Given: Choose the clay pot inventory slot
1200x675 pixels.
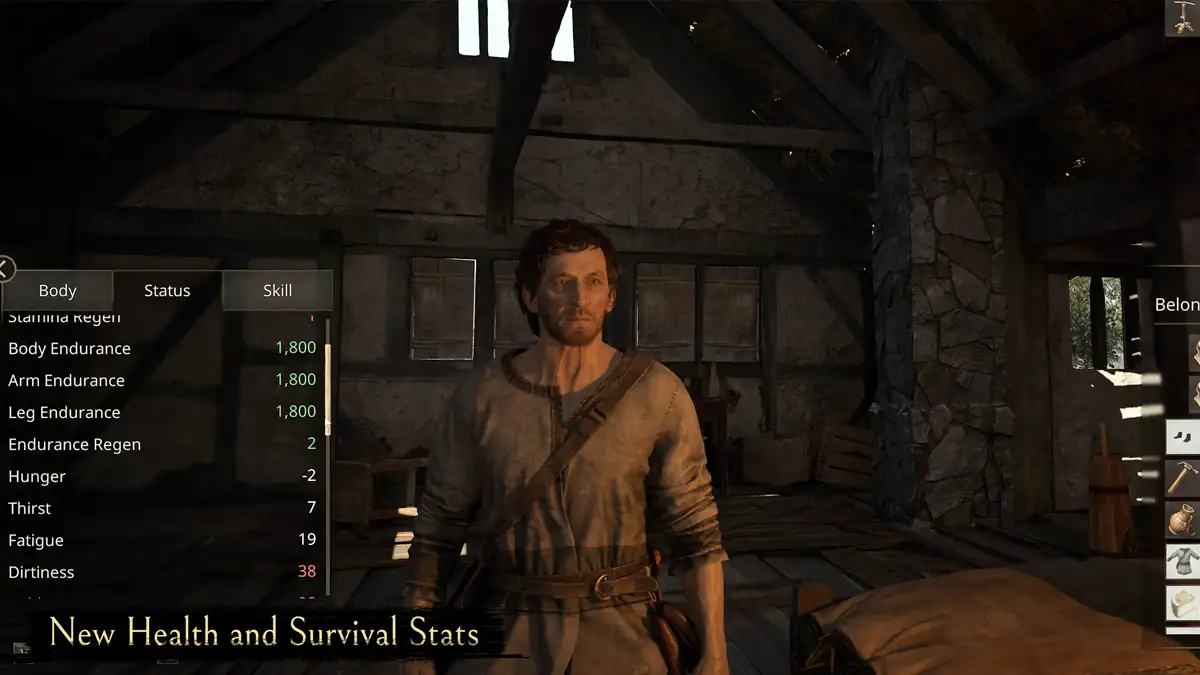Looking at the screenshot, I should [x=1182, y=520].
